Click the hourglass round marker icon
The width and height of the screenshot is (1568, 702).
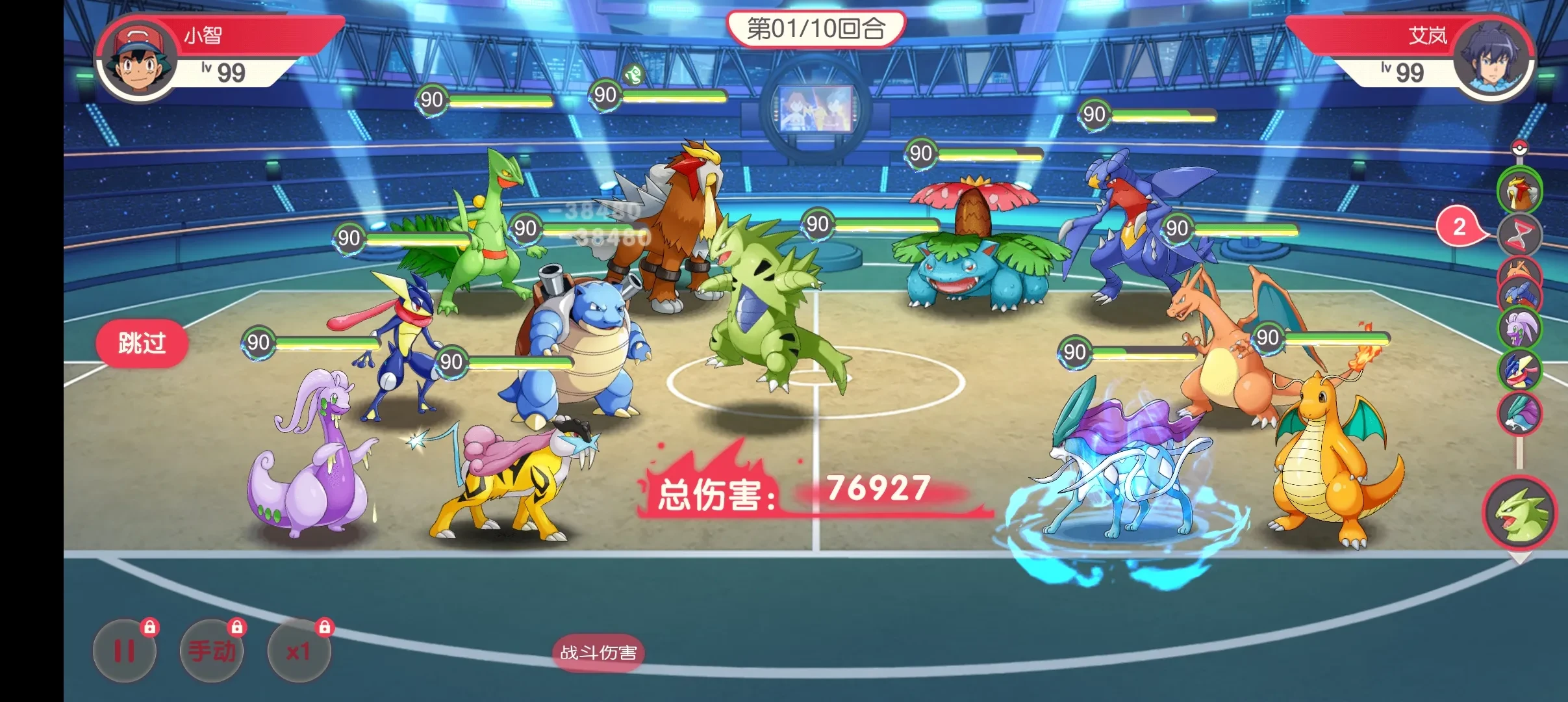1520,235
